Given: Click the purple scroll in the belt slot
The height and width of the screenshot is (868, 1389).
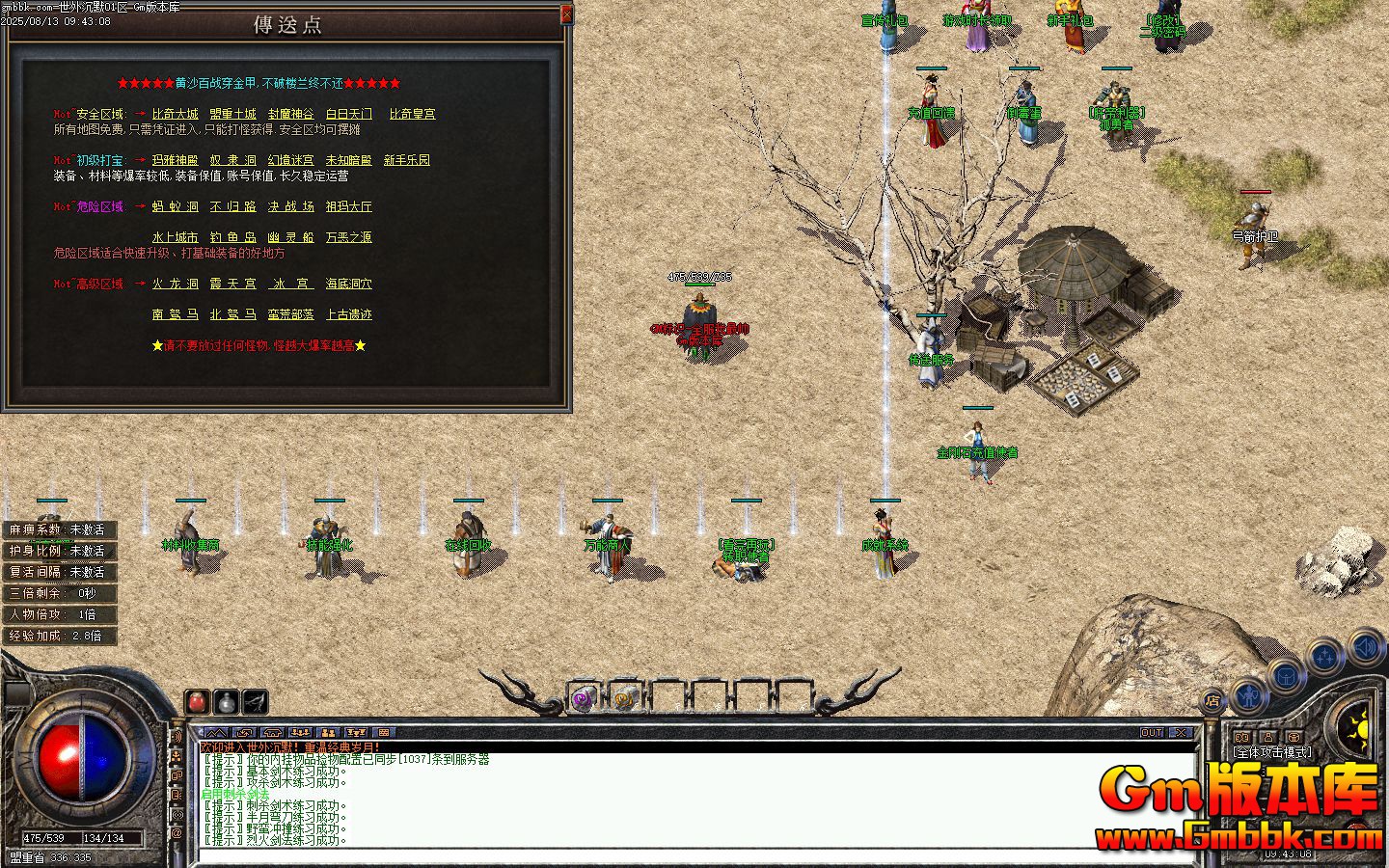Looking at the screenshot, I should click(582, 698).
